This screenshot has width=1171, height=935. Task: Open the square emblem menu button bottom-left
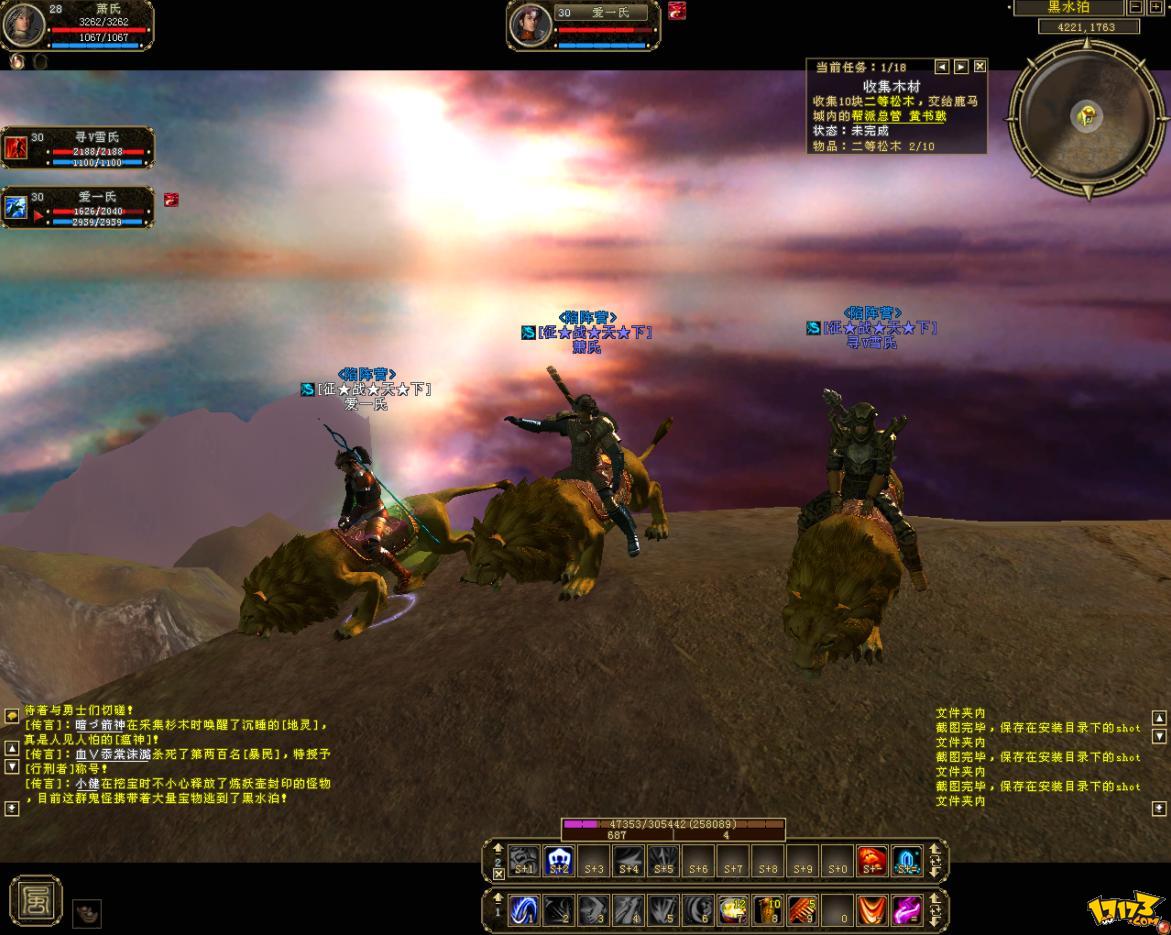pyautogui.click(x=36, y=899)
